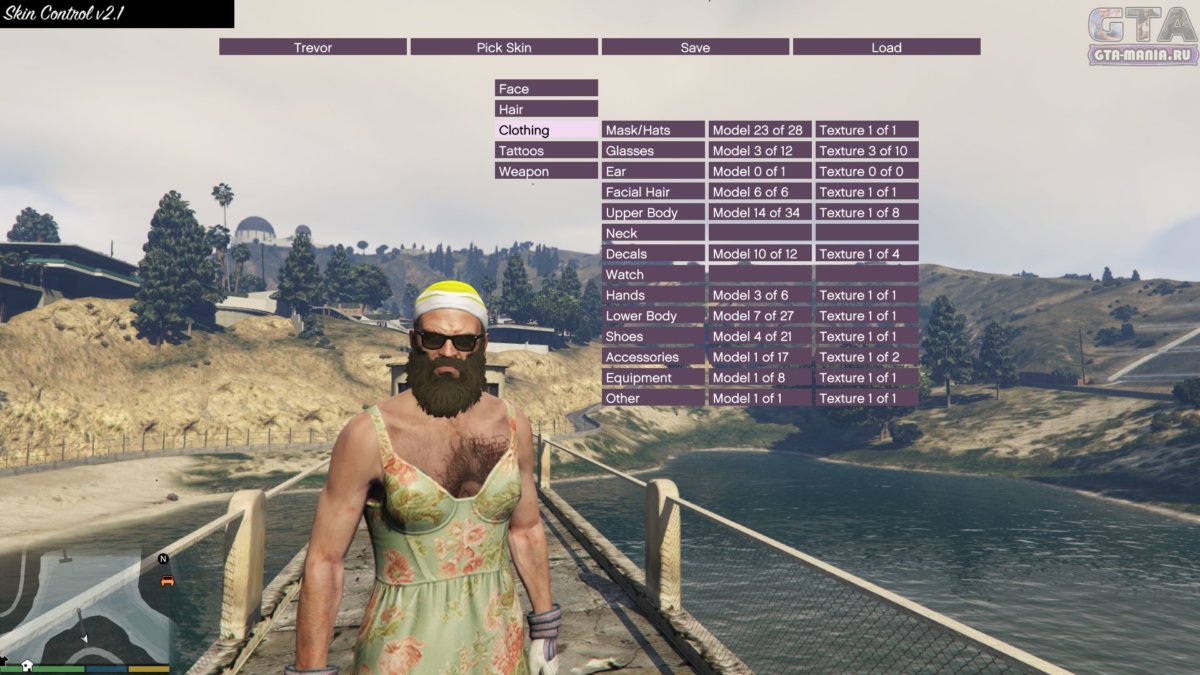
Task: Click the Trevor character button
Action: [x=313, y=47]
